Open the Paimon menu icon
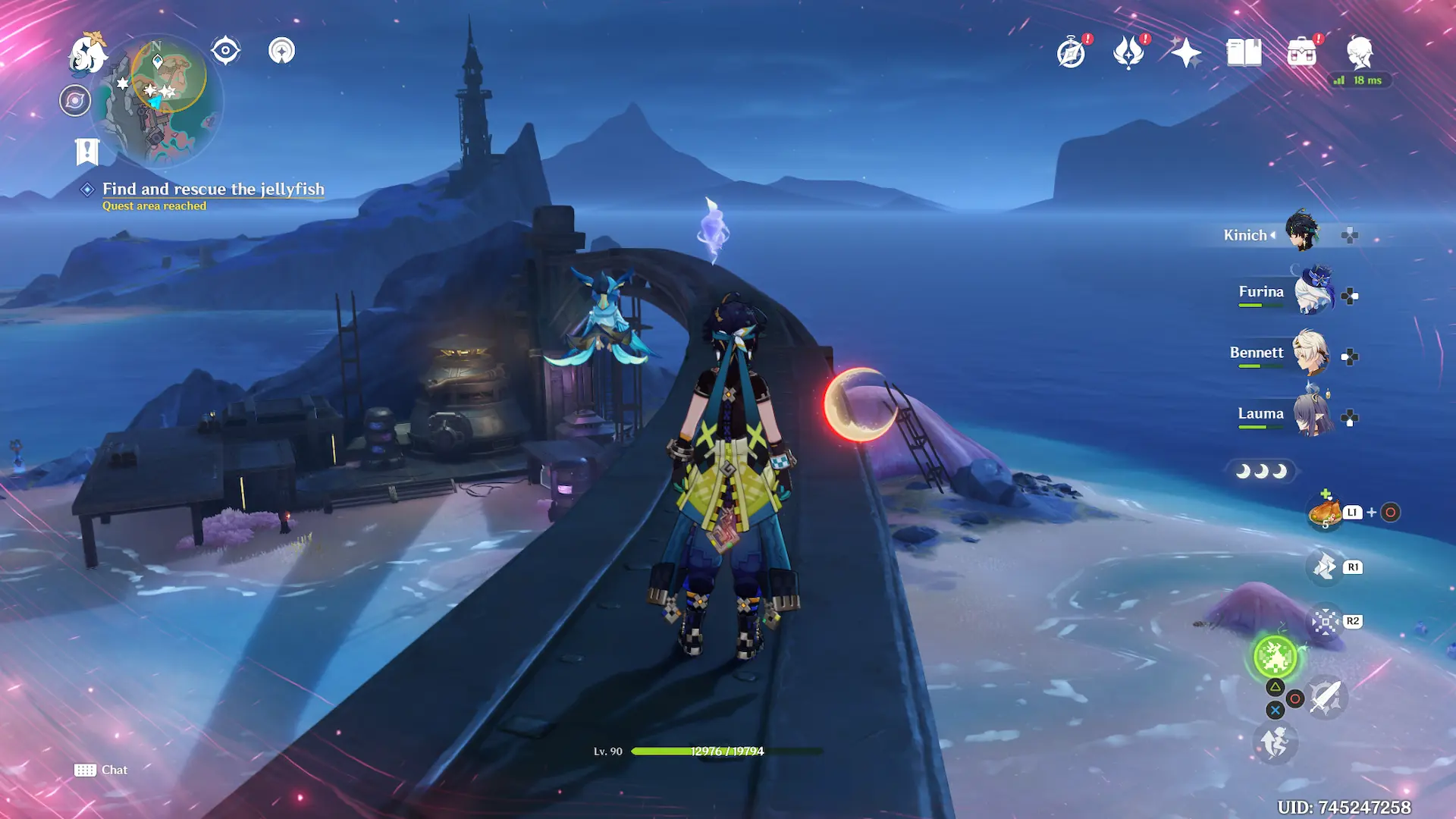The image size is (1456, 819). (x=87, y=54)
